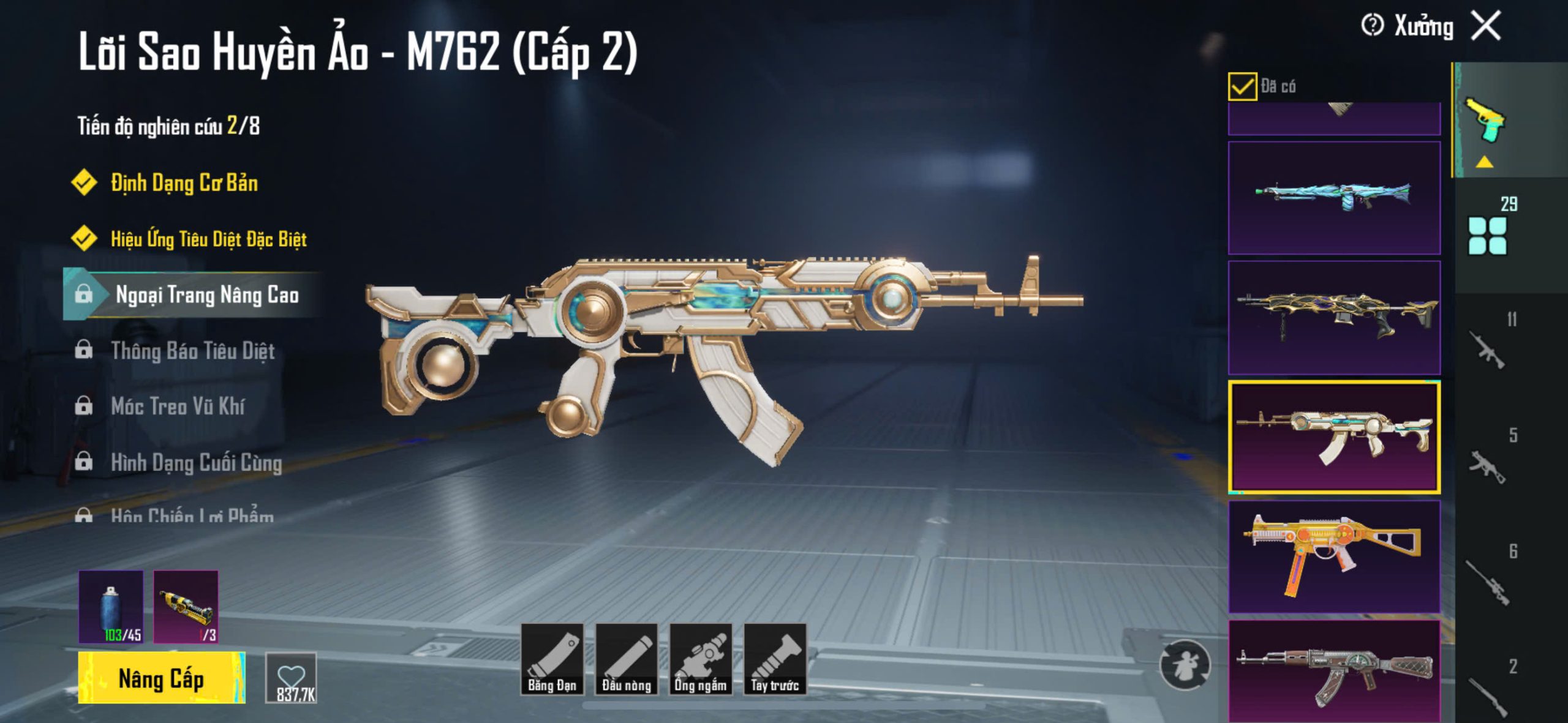Screen dimensions: 1568x723
Task: Choose Ống ngắm scope attachment
Action: click(x=701, y=659)
